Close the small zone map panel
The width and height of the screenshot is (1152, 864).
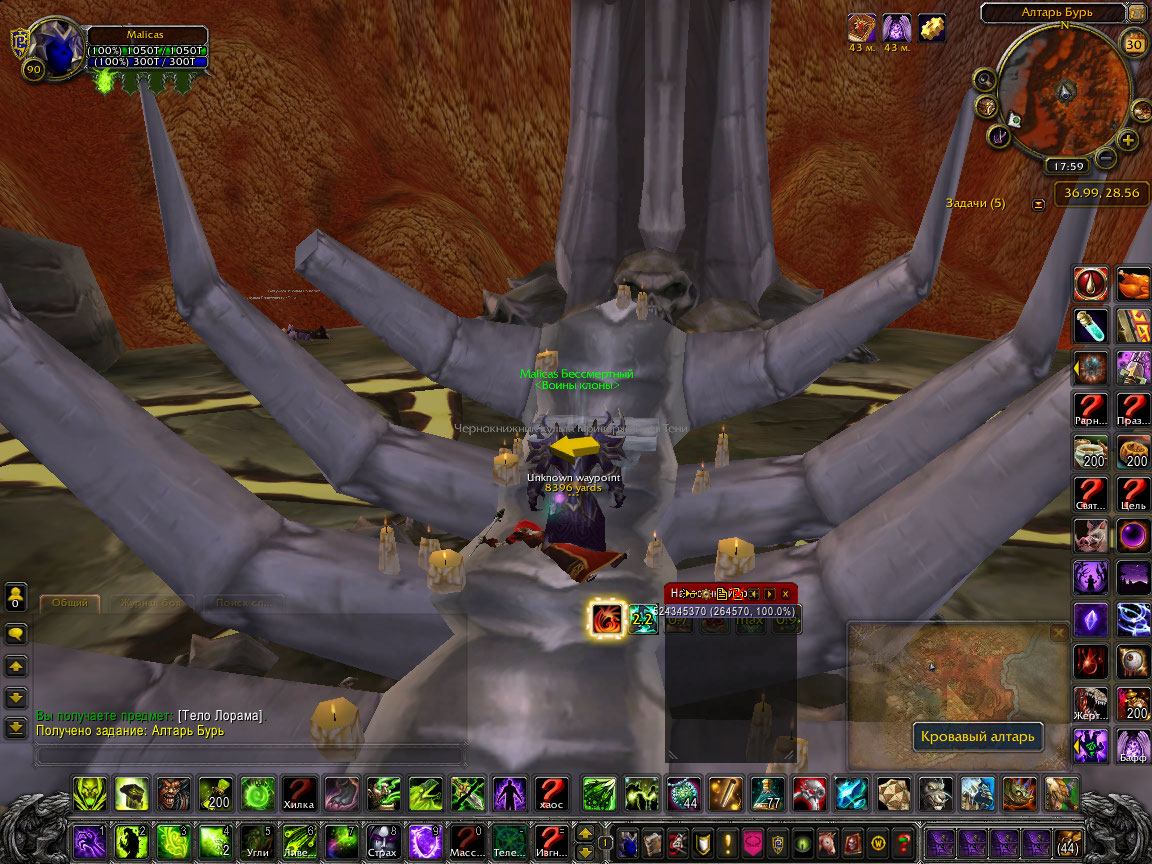point(1059,632)
